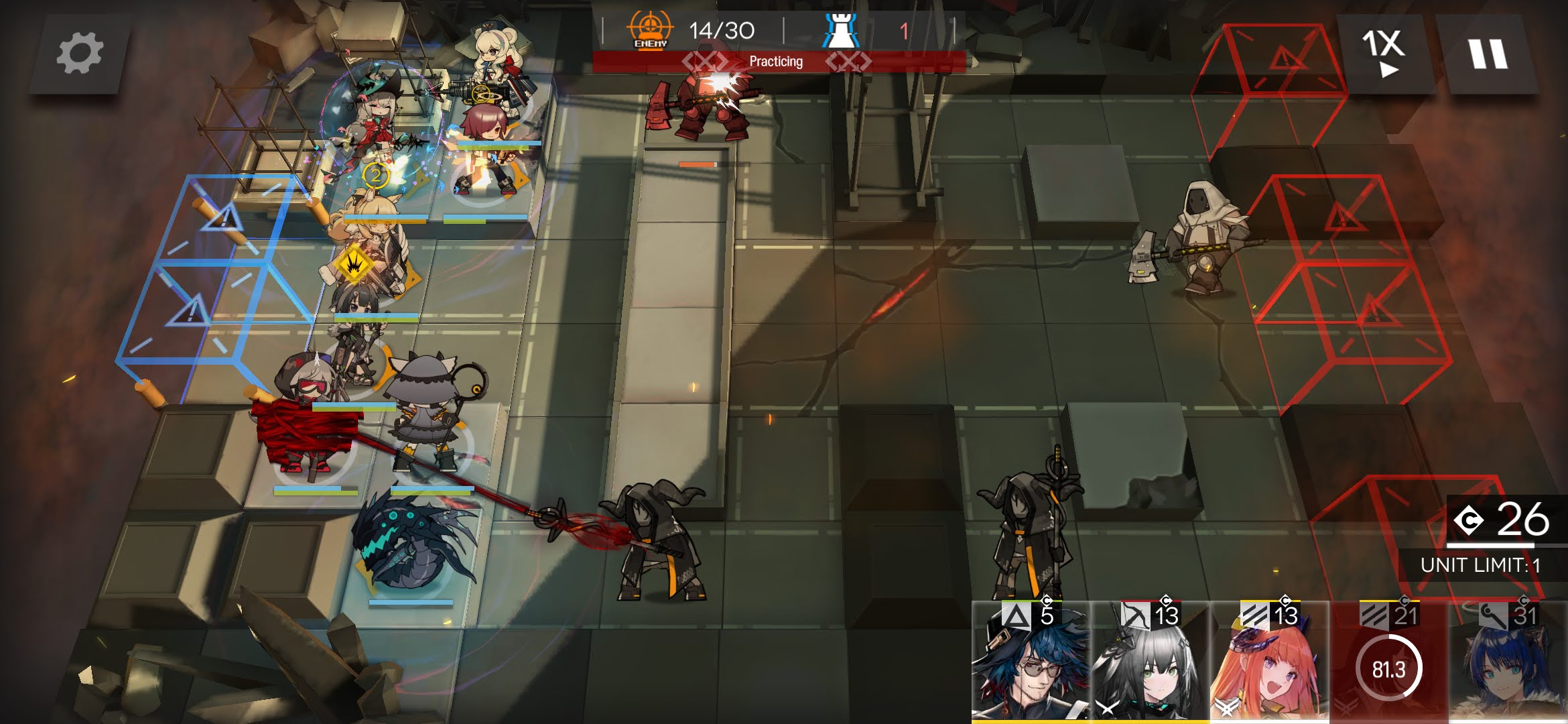Toggle the 1X game speed button
1568x724 pixels.
coord(1384,54)
